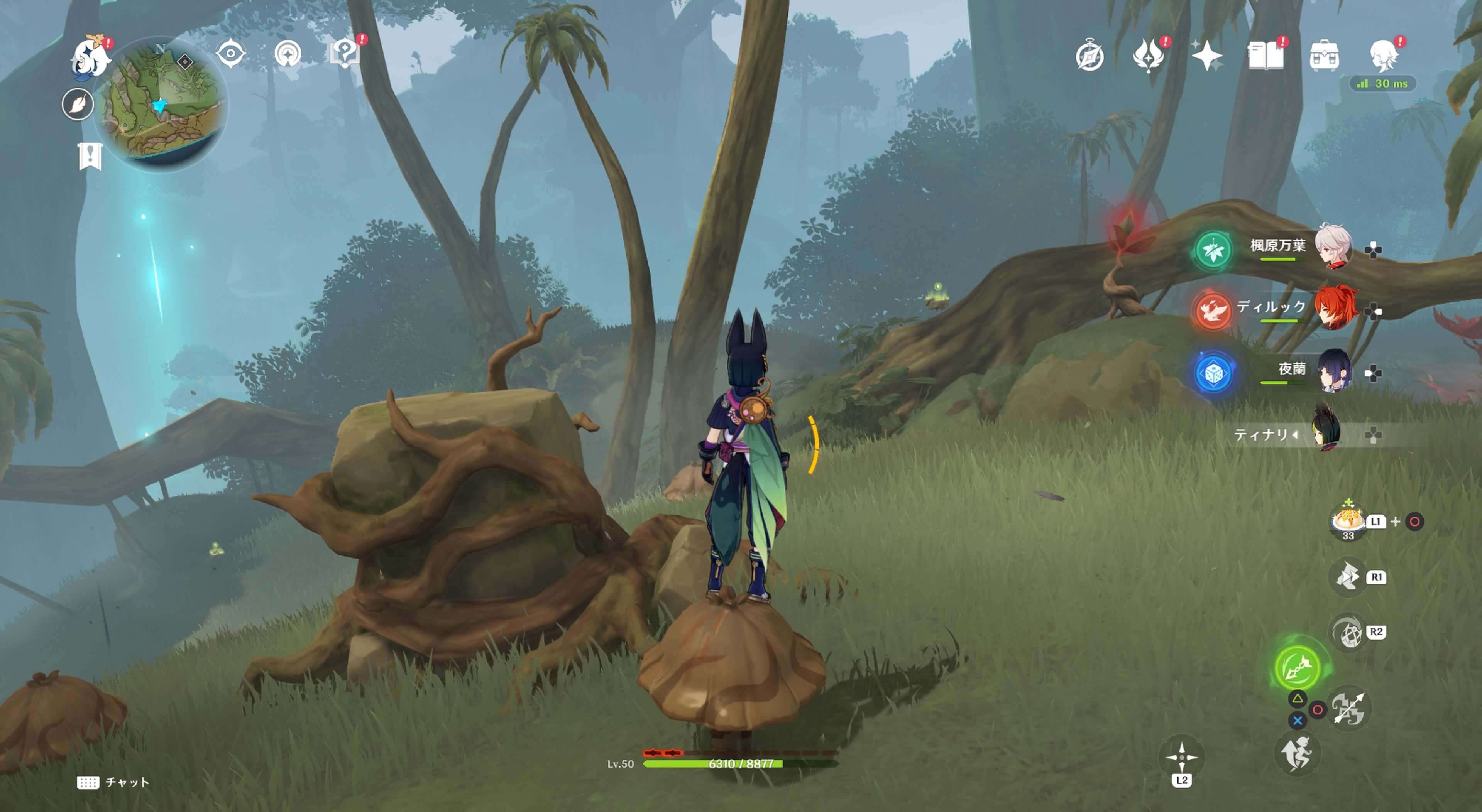Image resolution: width=1482 pixels, height=812 pixels.
Task: Open the Paimon menu icon
Action: pyautogui.click(x=90, y=56)
